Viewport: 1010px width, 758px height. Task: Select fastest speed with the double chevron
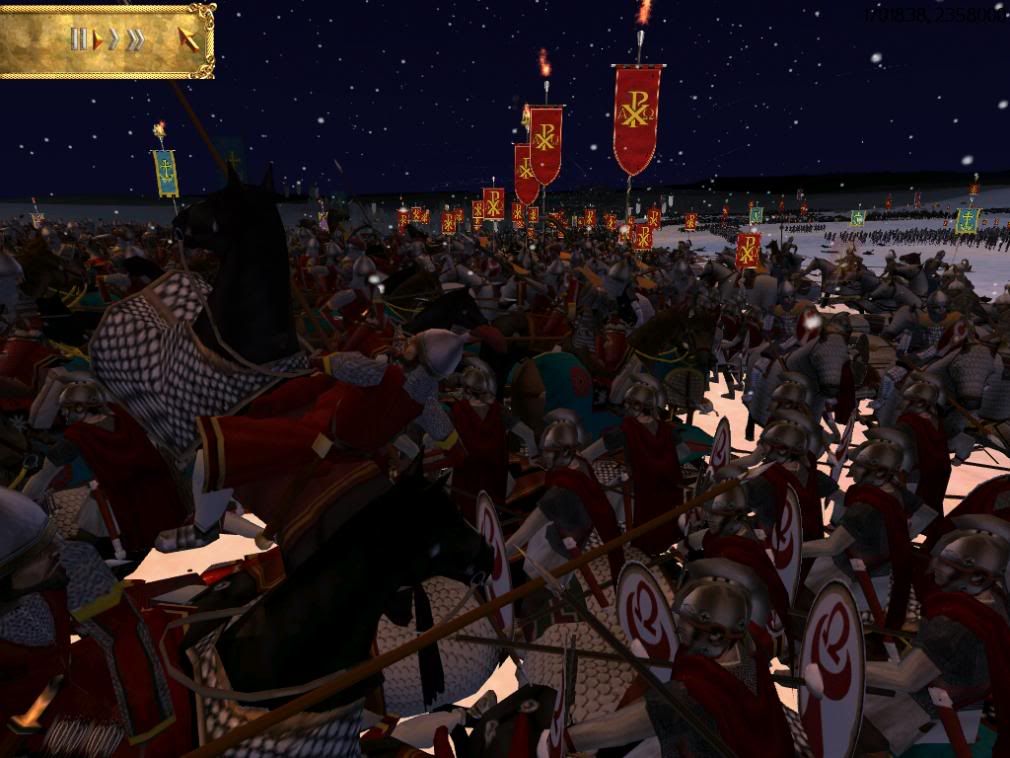[135, 40]
